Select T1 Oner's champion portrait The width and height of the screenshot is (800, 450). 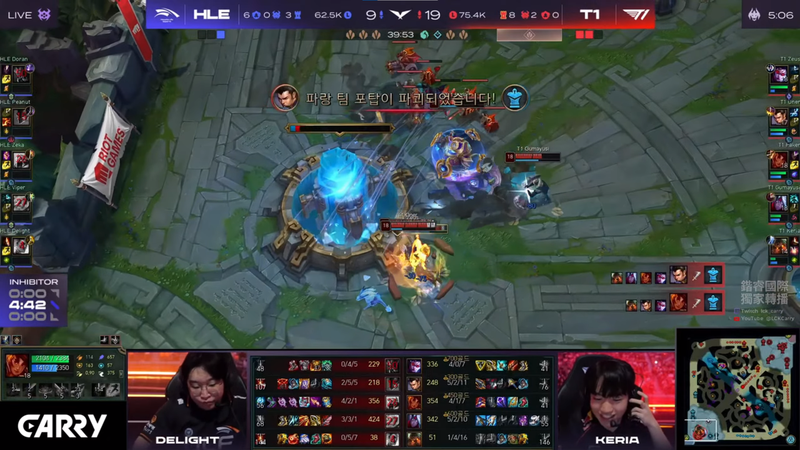779,117
